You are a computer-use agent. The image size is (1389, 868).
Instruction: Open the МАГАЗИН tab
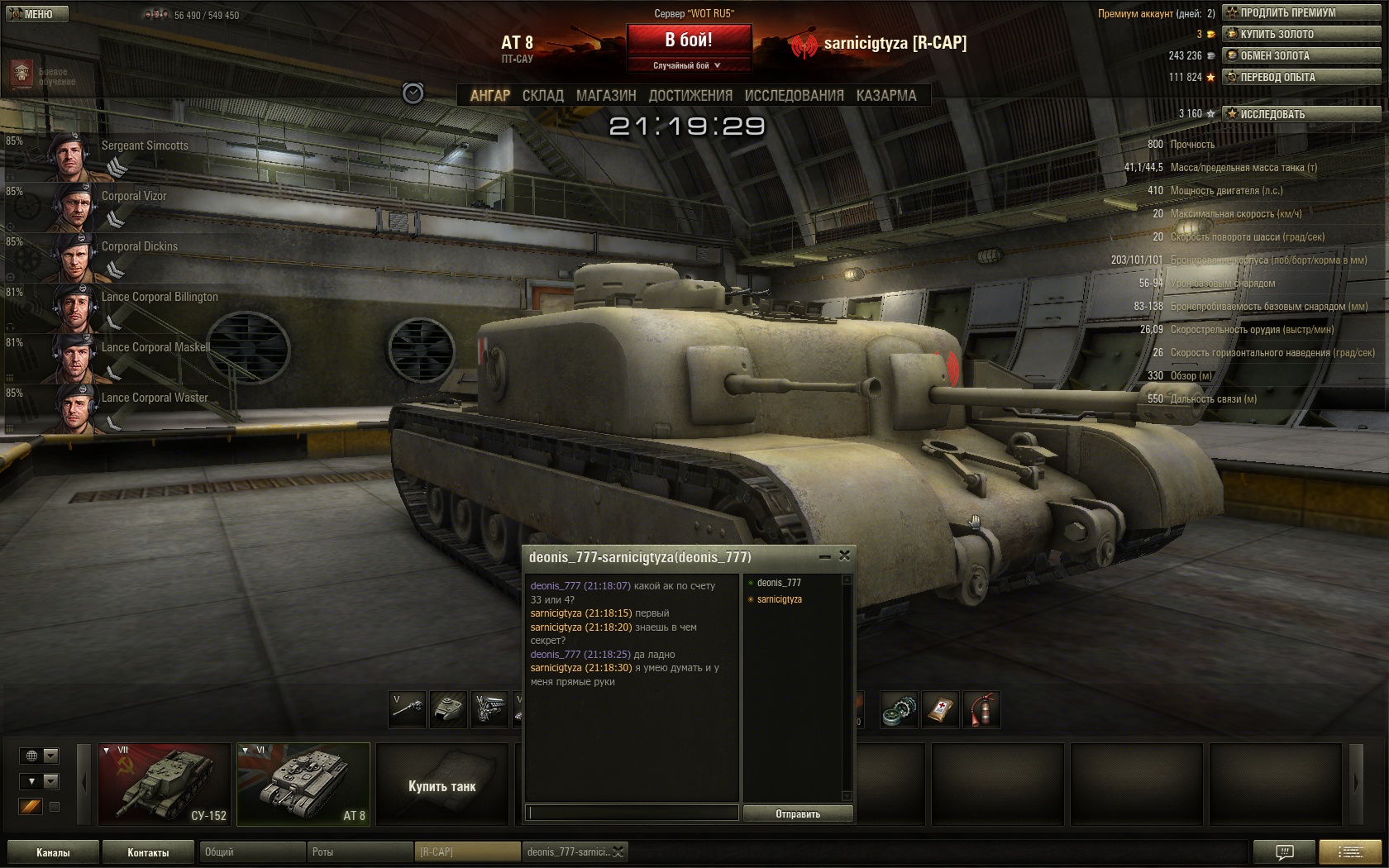606,96
